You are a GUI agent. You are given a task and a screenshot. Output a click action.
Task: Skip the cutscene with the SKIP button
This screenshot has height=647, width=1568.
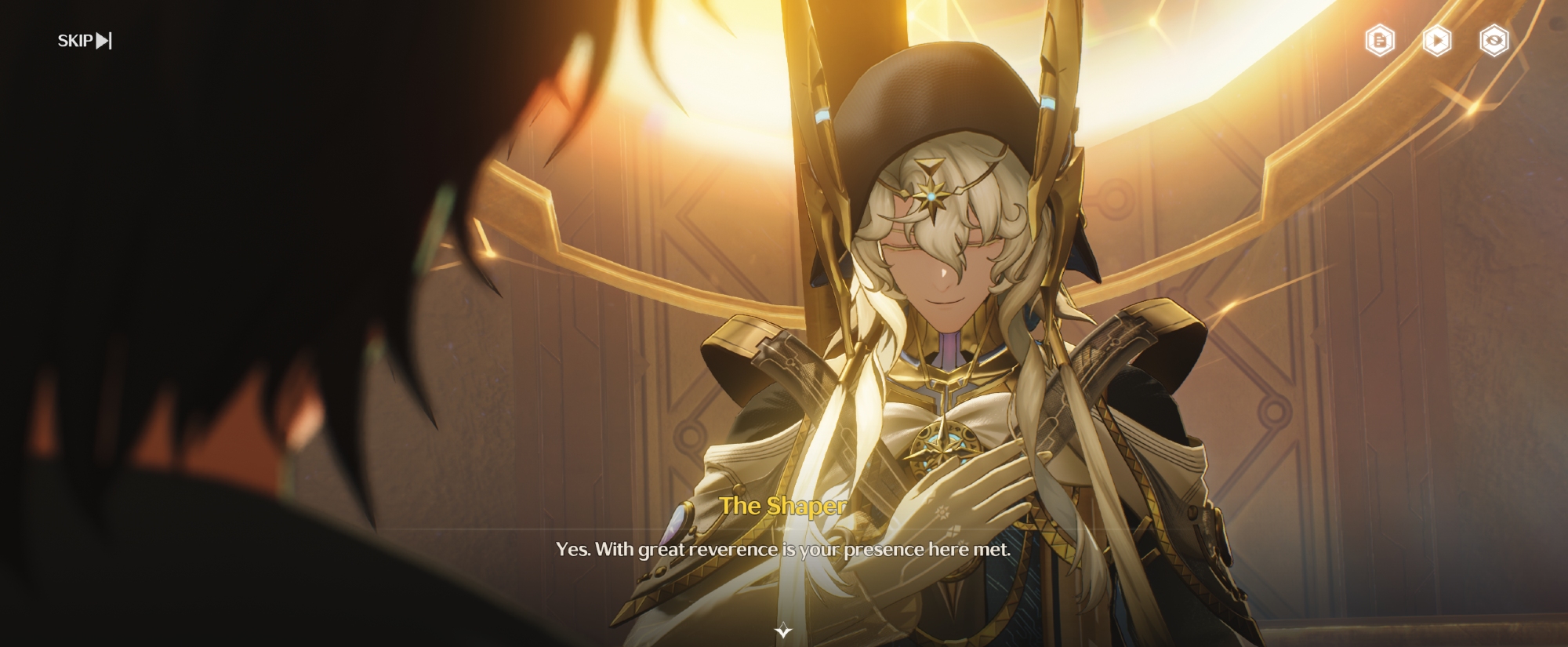85,41
